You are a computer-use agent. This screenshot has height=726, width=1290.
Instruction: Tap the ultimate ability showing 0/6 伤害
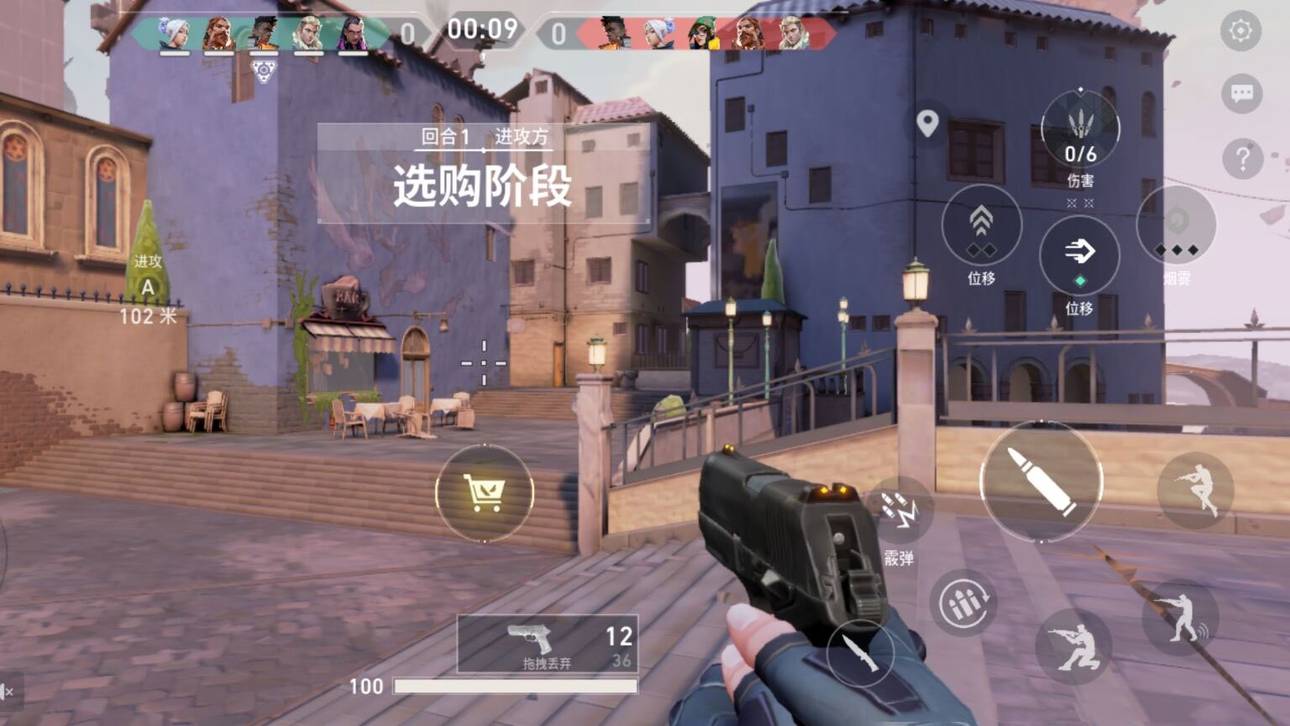pyautogui.click(x=1078, y=130)
